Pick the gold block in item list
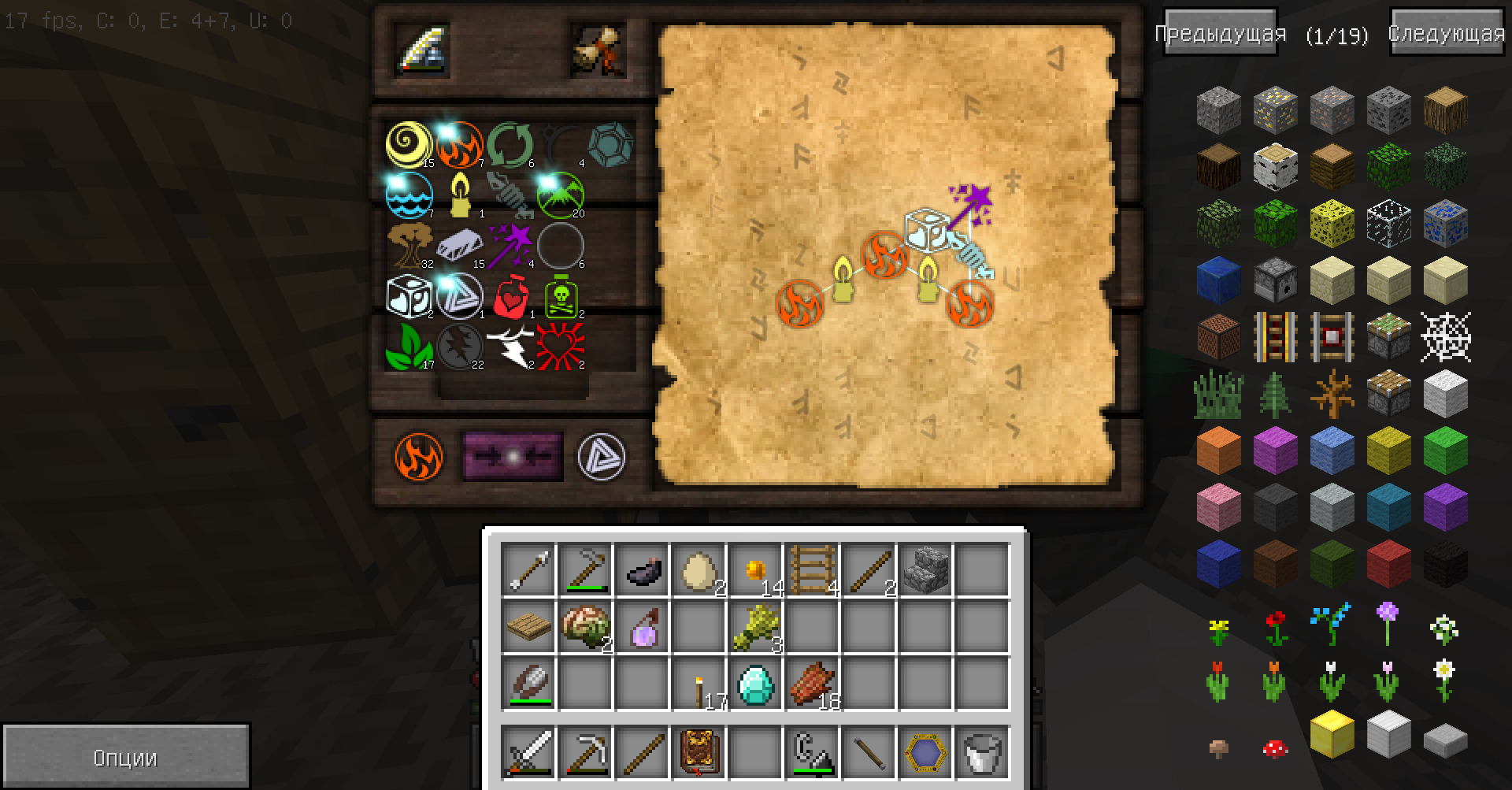The height and width of the screenshot is (790, 1512). click(x=1332, y=733)
